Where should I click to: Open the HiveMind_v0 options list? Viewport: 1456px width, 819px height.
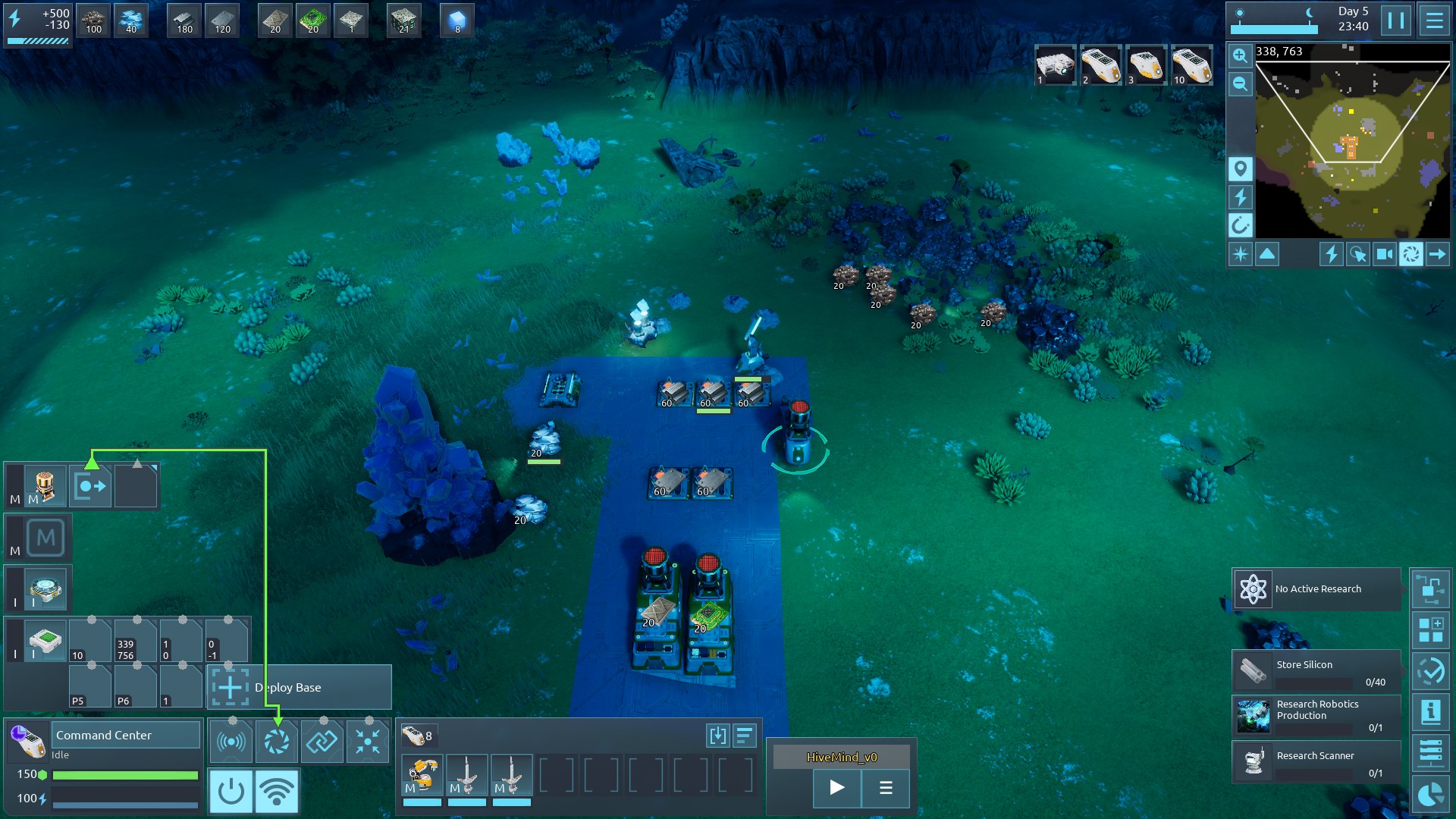[885, 787]
